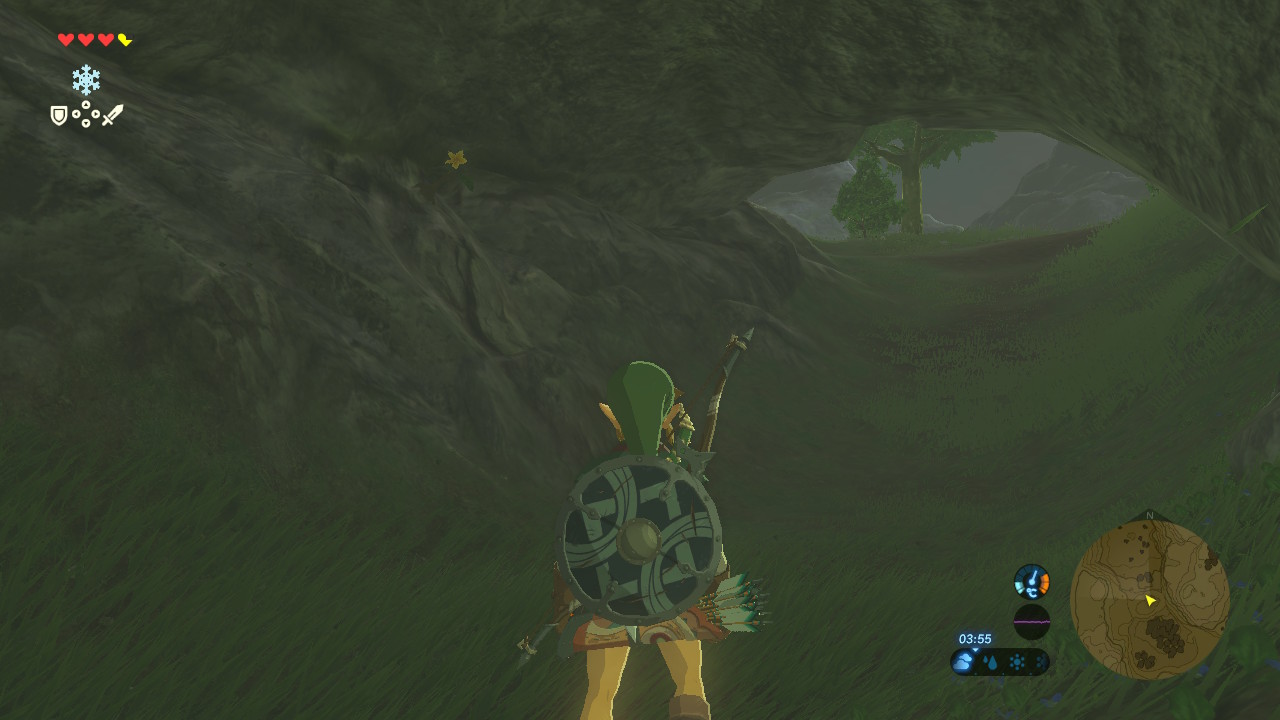Open the sword weapon quick-select icon
The image size is (1280, 720).
(112, 115)
